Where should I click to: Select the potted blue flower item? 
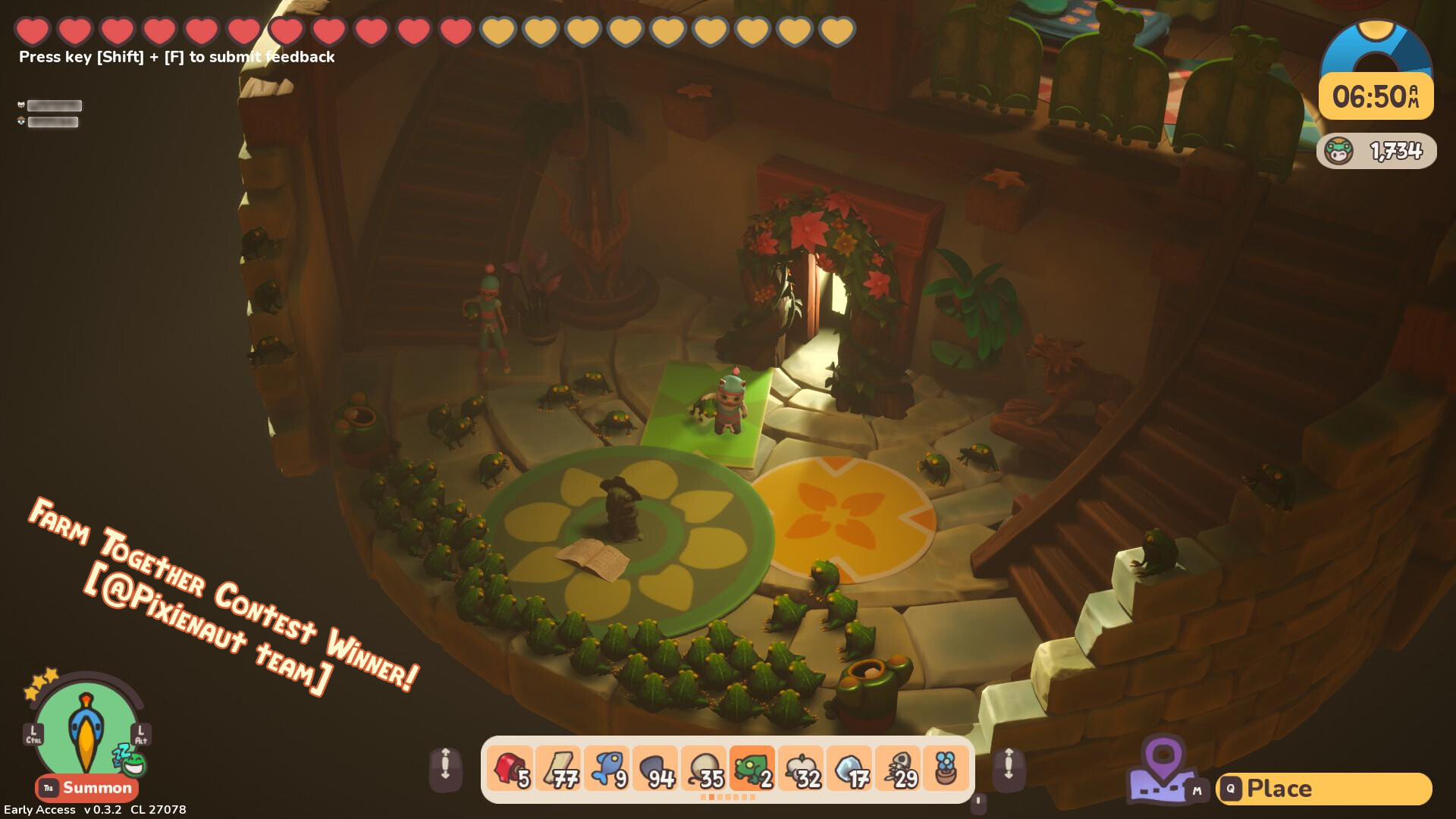click(x=947, y=767)
